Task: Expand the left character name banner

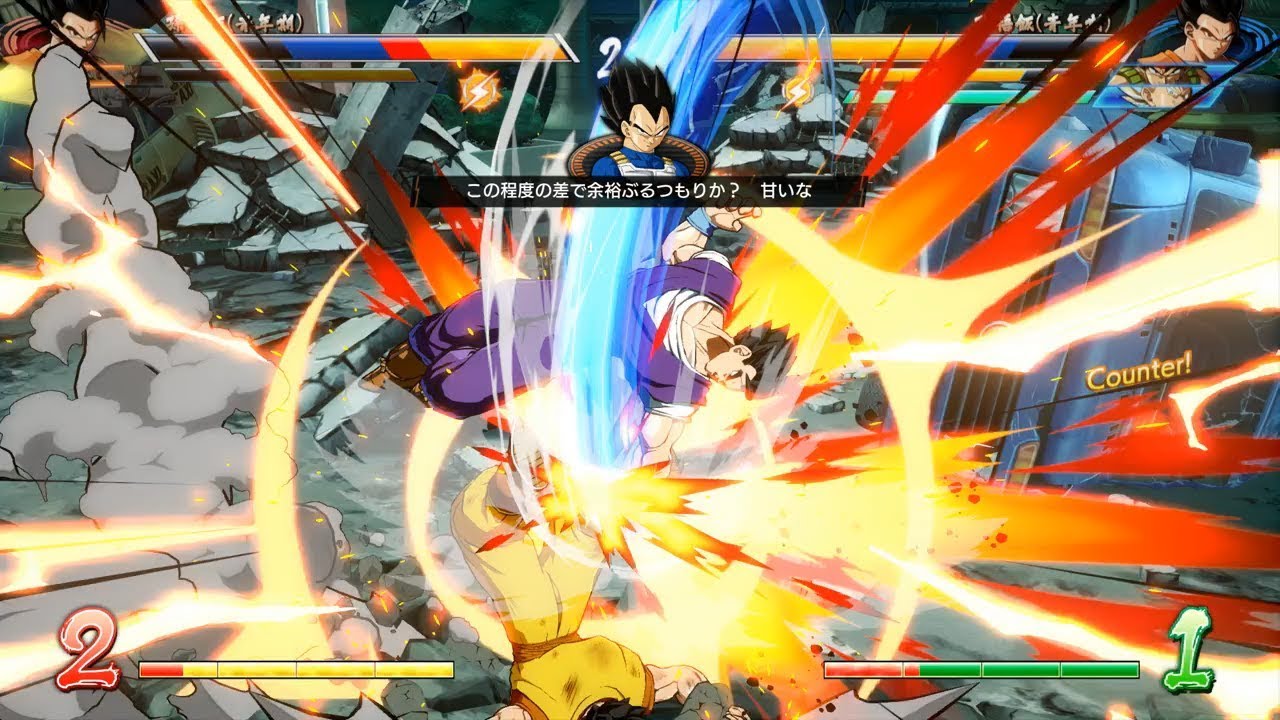Action: pos(240,22)
